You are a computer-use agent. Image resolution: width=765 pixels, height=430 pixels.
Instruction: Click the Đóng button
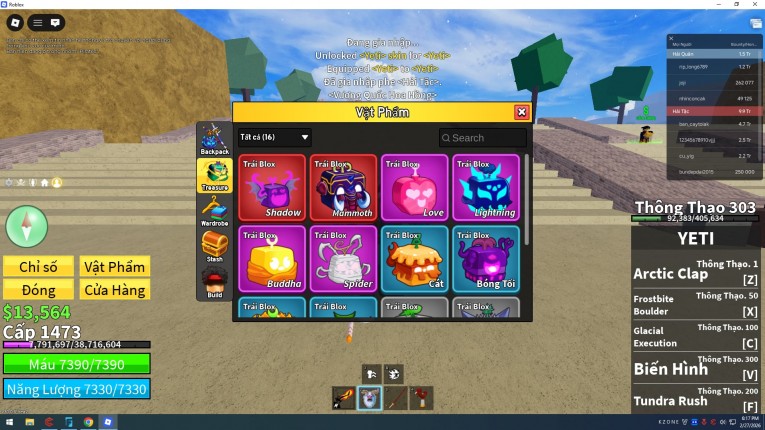(x=38, y=290)
